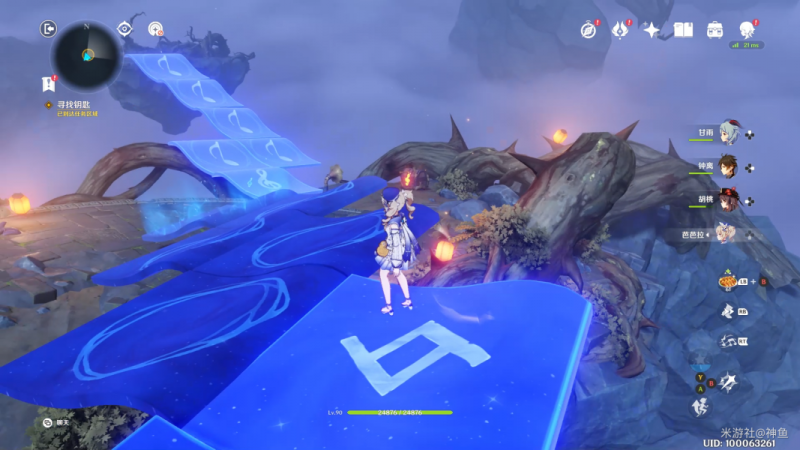
Task: Open the quest log bookmark icon
Action: [48, 84]
